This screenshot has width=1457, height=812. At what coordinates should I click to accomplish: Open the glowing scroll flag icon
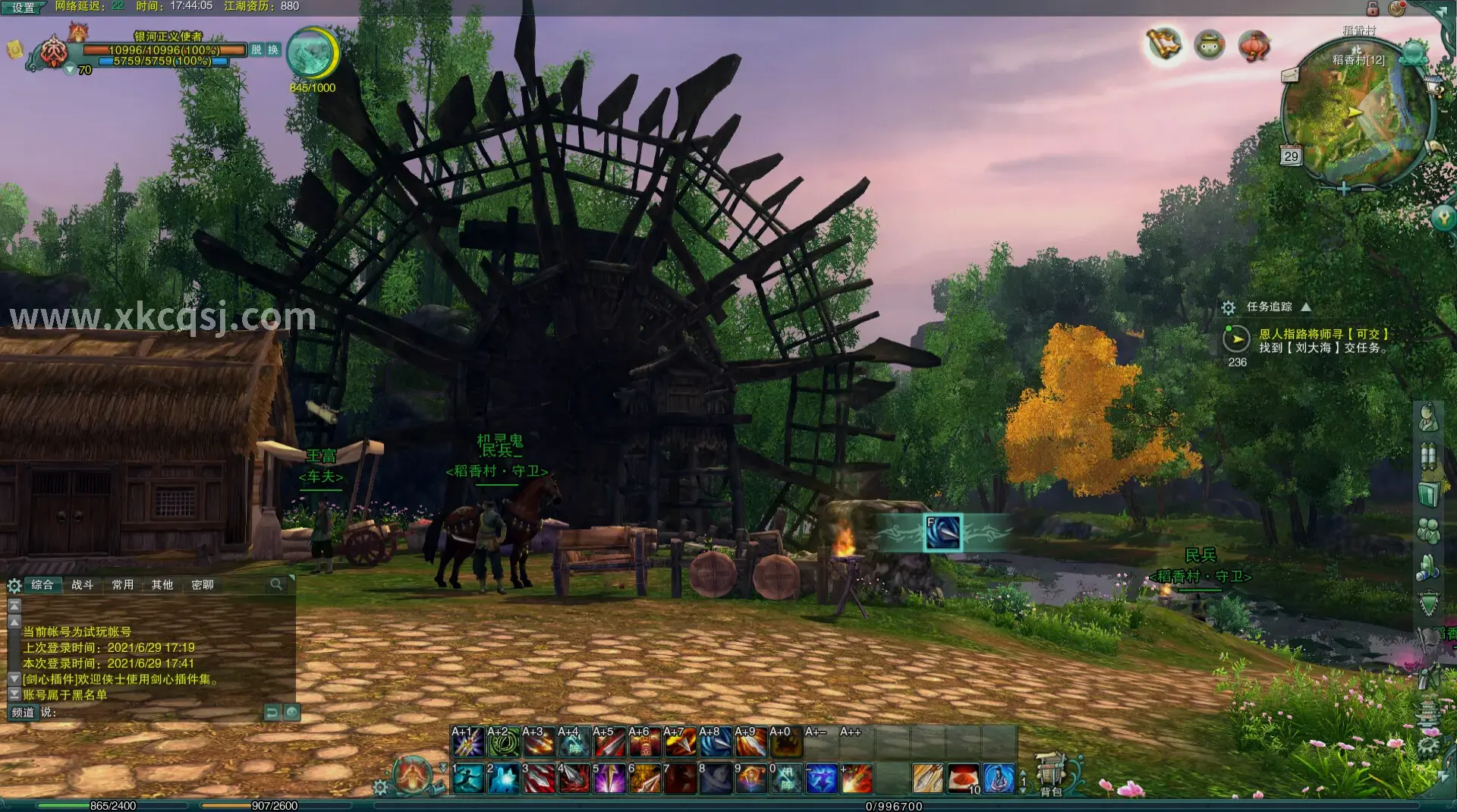coord(1164,45)
